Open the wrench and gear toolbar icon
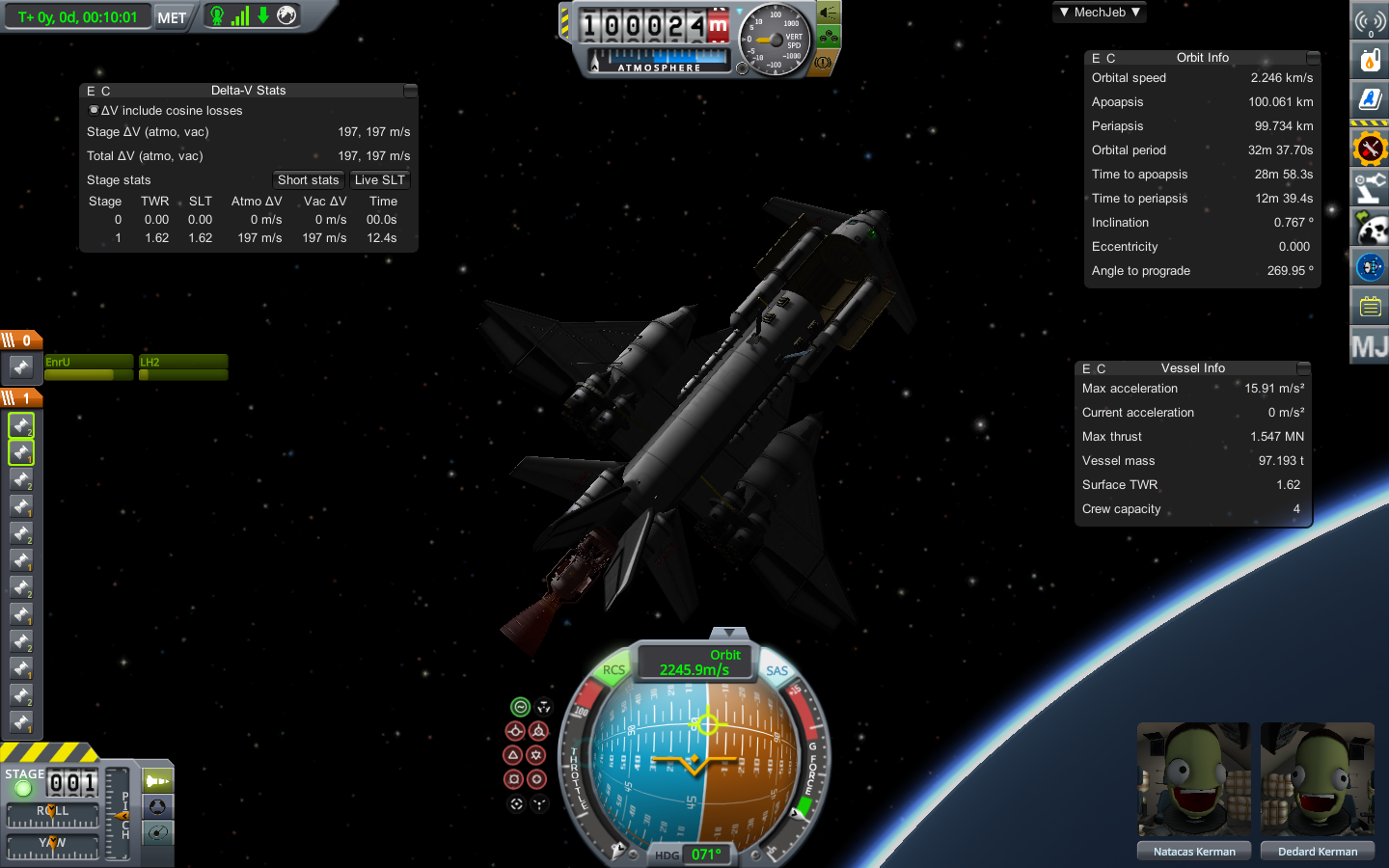The image size is (1389, 868). [1370, 149]
